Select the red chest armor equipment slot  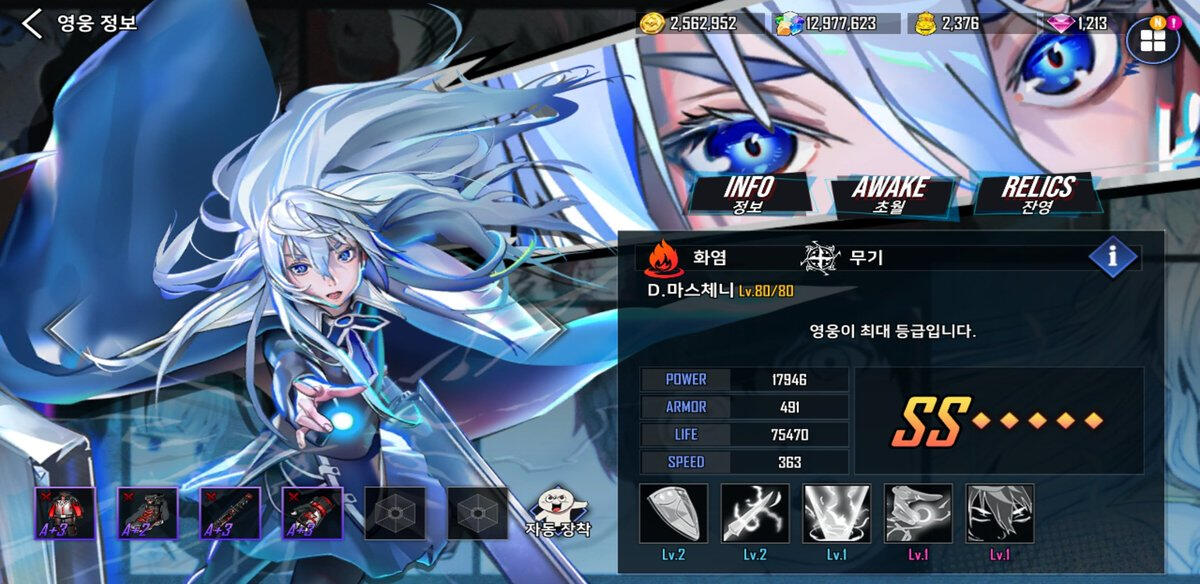click(x=66, y=514)
